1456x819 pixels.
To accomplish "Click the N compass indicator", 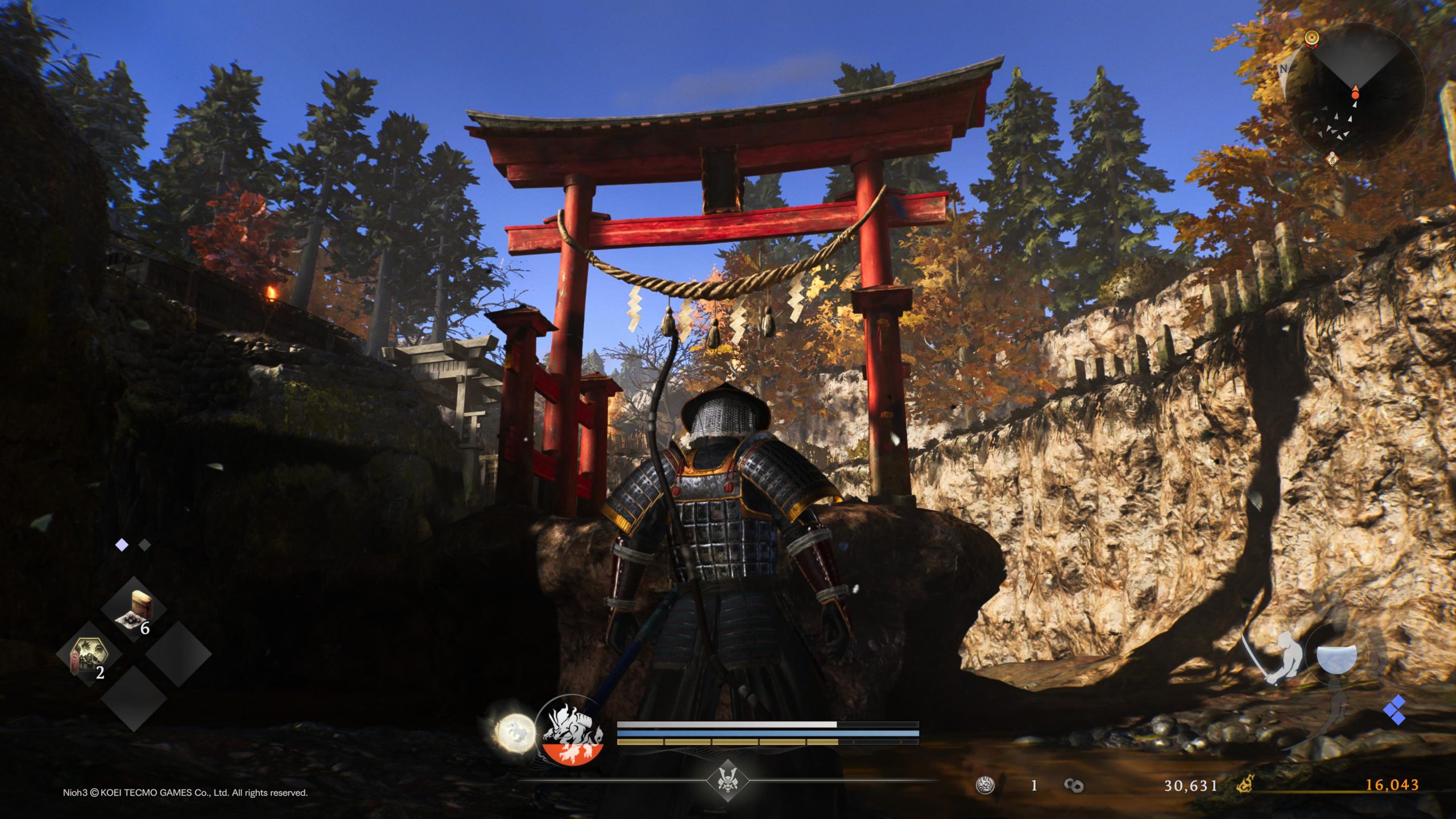I will [x=1284, y=69].
